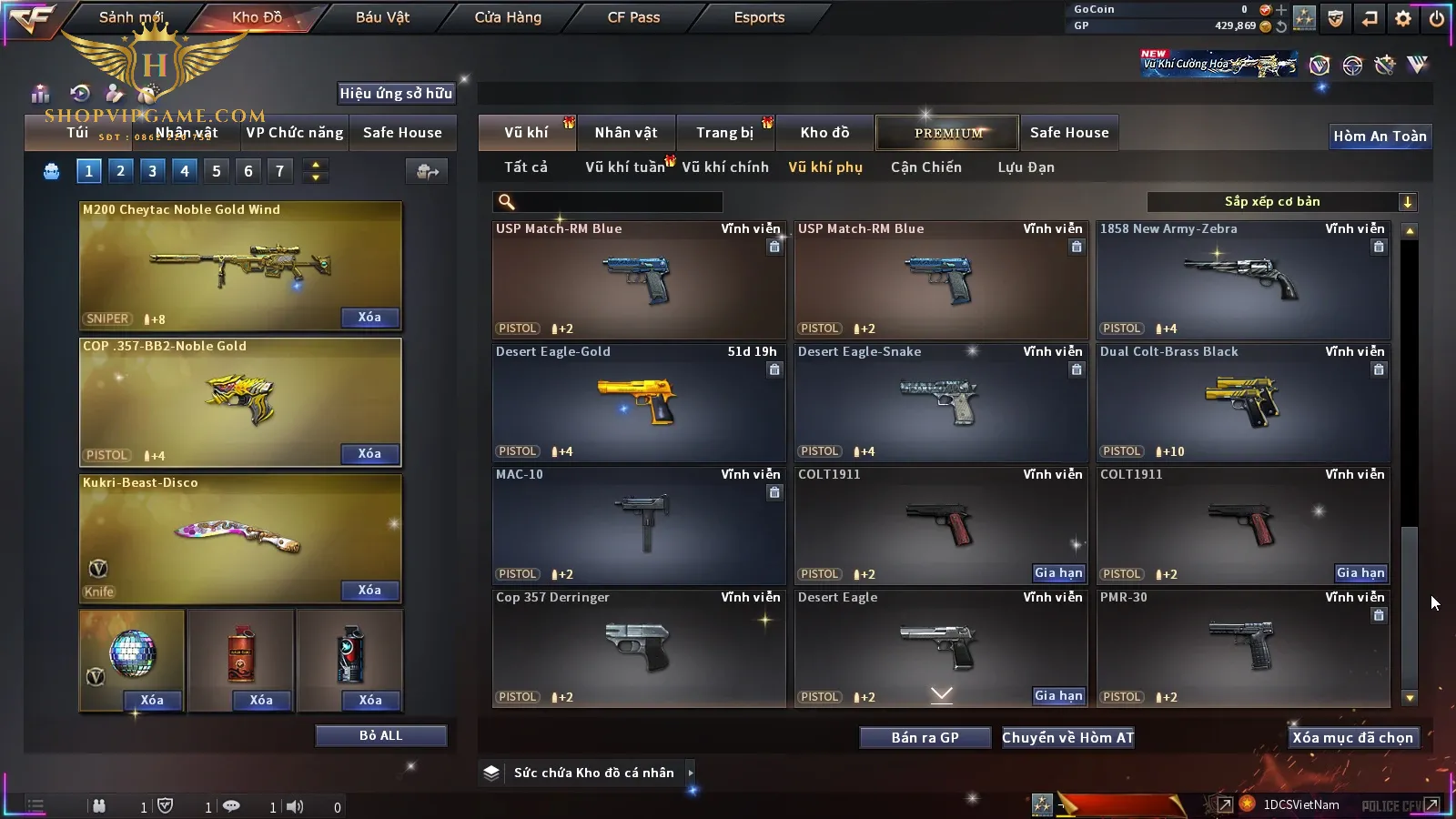Switch to the Esports section

coord(759,17)
